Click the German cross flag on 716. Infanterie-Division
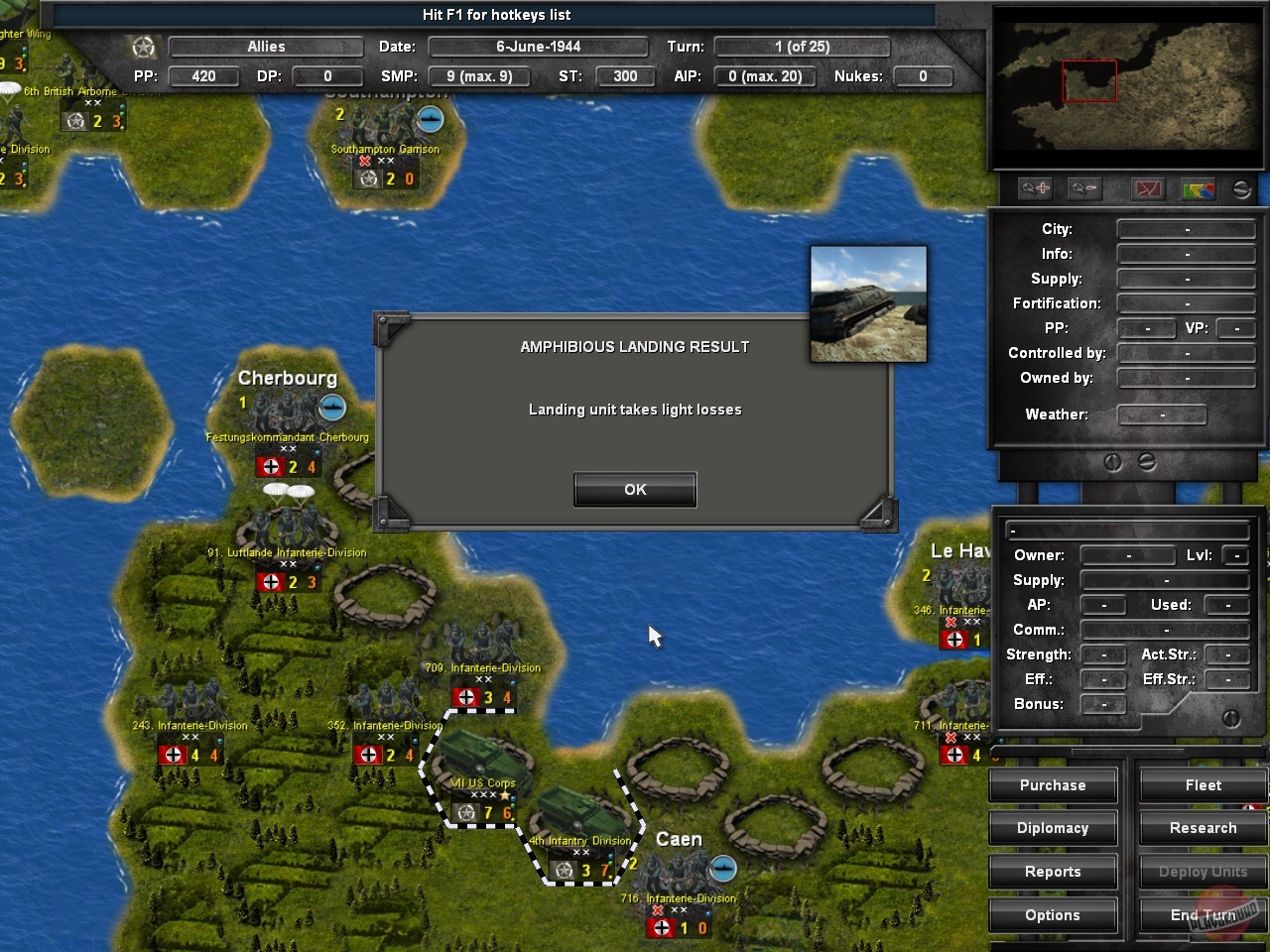Screen dimensions: 1270x952 661,927
